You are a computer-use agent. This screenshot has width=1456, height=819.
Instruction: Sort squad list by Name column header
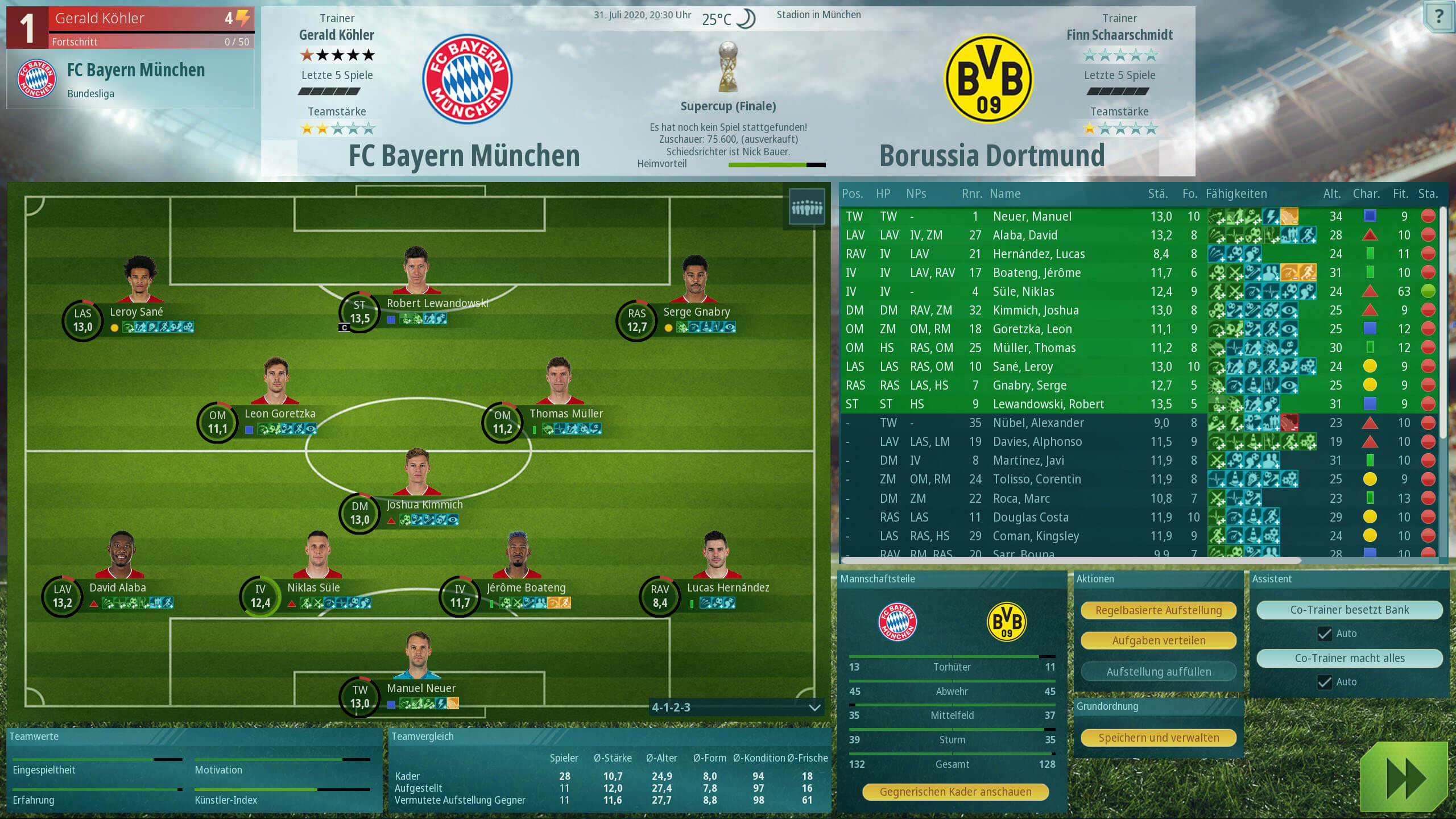tap(1005, 194)
